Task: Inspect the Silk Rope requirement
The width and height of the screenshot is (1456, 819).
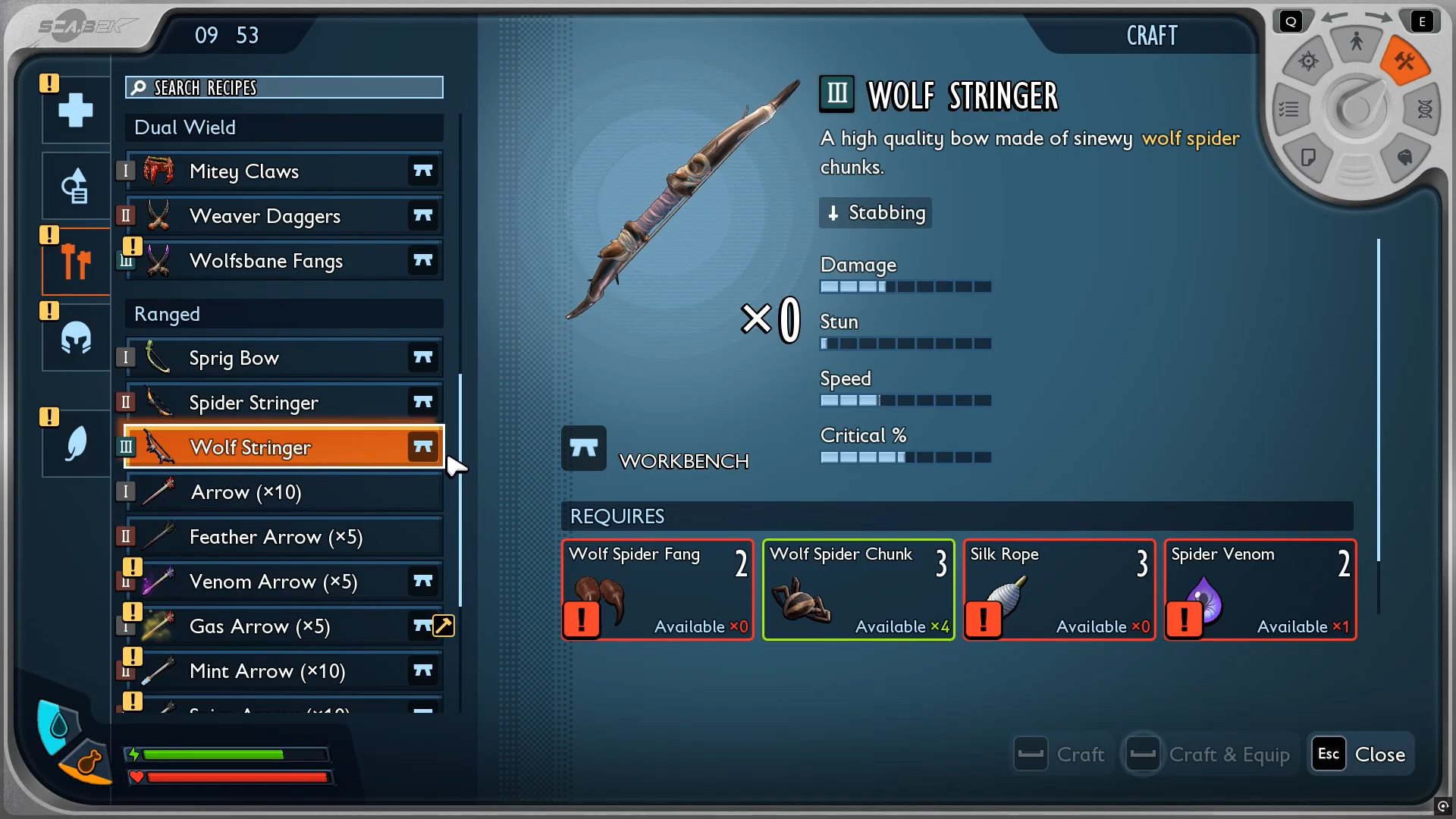Action: pos(1059,590)
